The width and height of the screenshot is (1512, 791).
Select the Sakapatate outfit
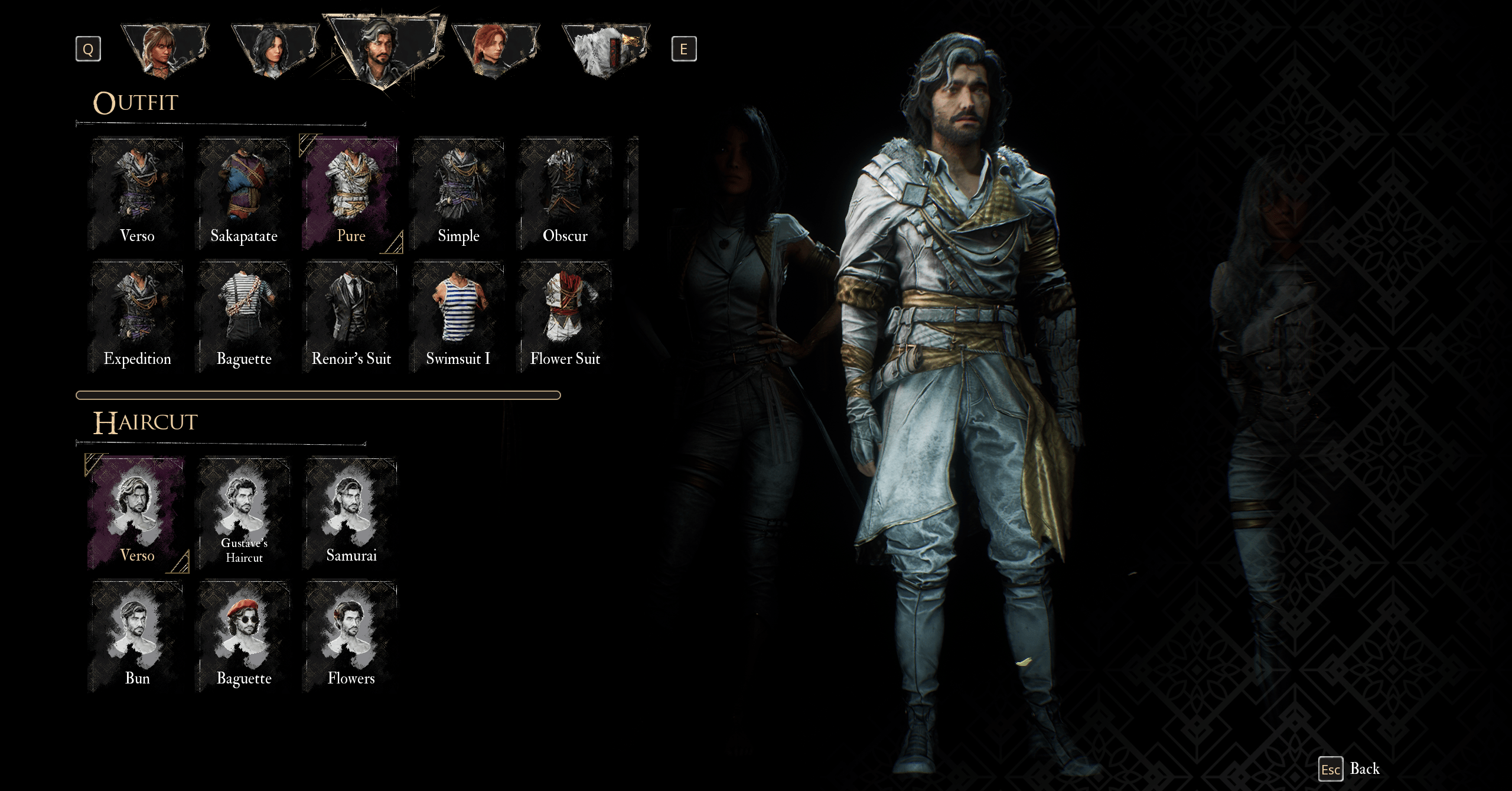[244, 194]
